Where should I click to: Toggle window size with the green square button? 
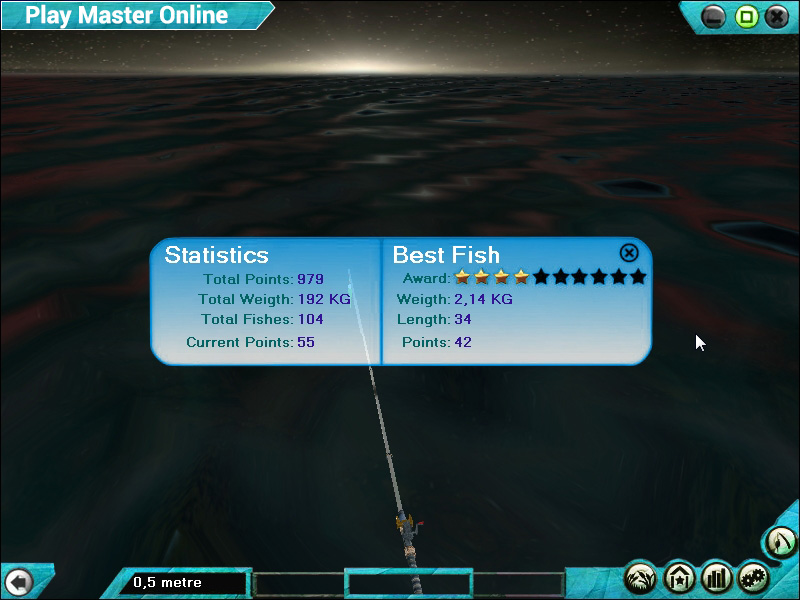point(745,16)
